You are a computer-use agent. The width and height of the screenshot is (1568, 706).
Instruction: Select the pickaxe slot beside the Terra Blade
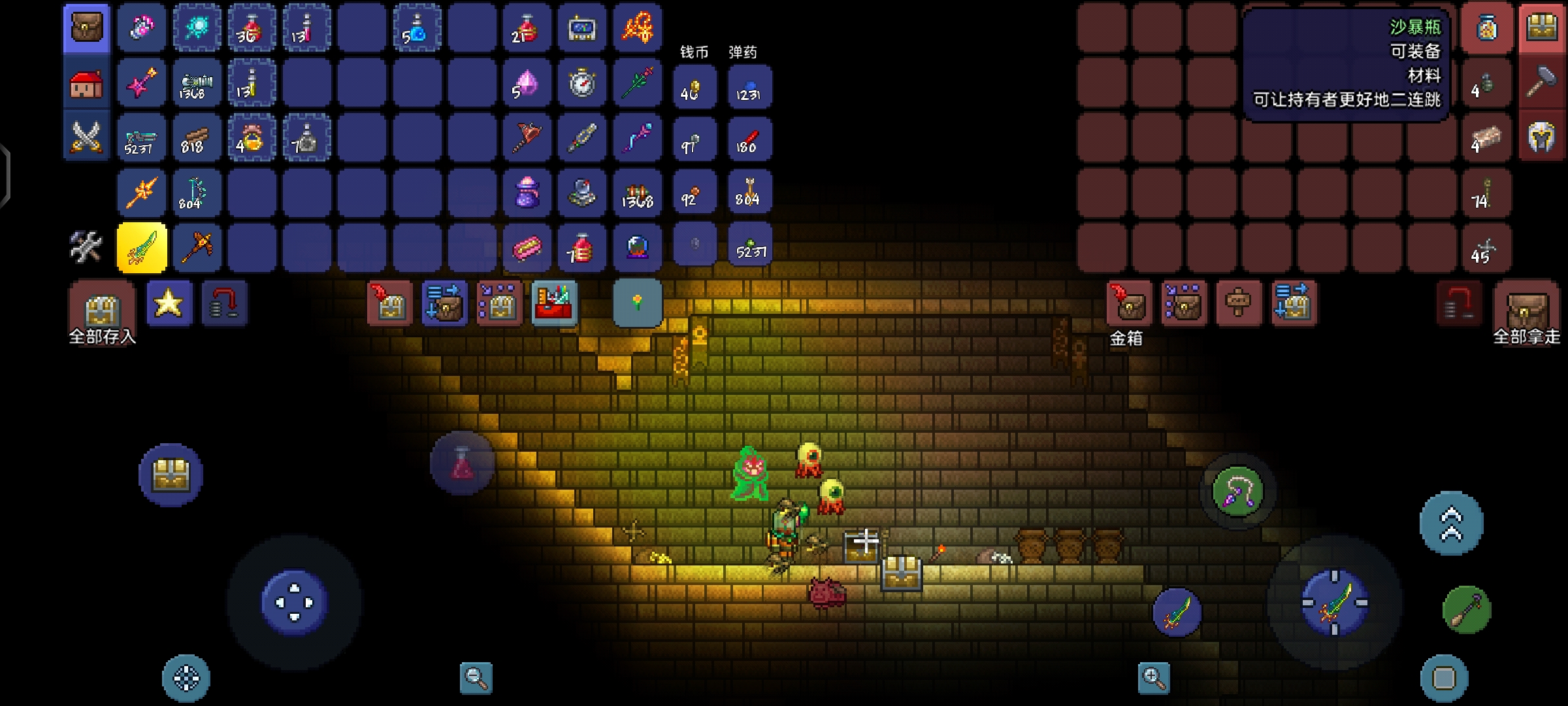pyautogui.click(x=197, y=247)
